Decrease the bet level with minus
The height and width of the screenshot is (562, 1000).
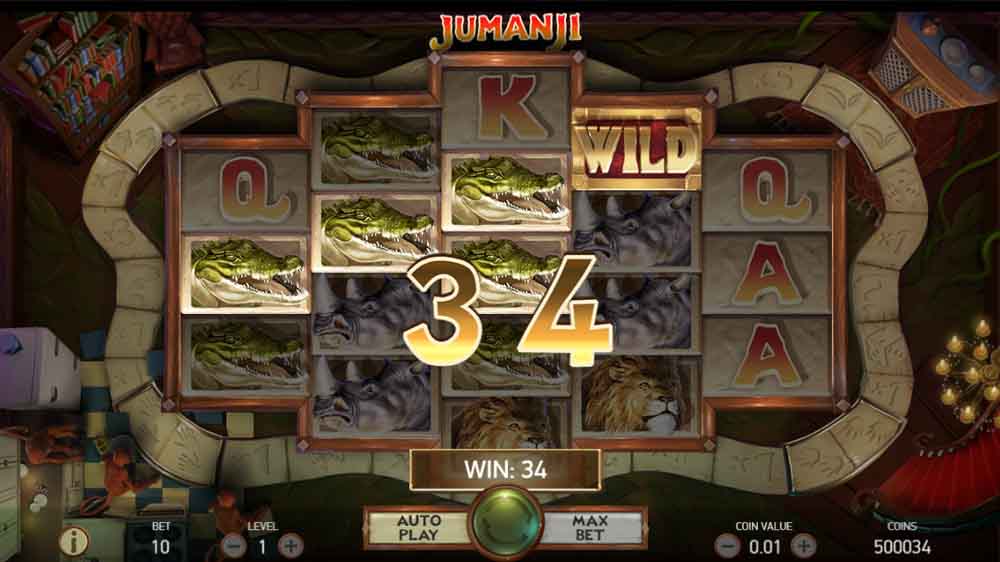pos(233,546)
